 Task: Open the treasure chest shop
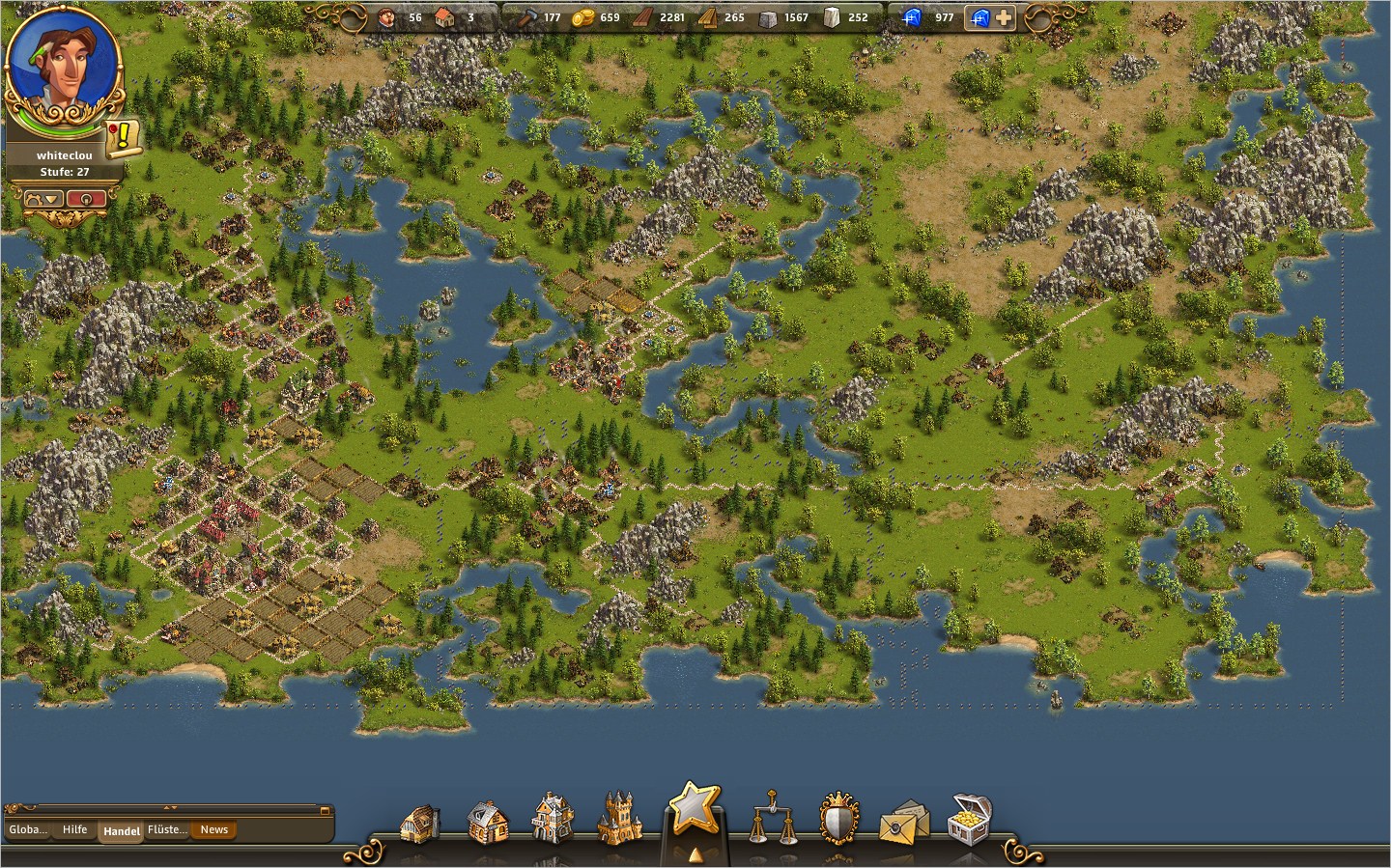point(969,820)
